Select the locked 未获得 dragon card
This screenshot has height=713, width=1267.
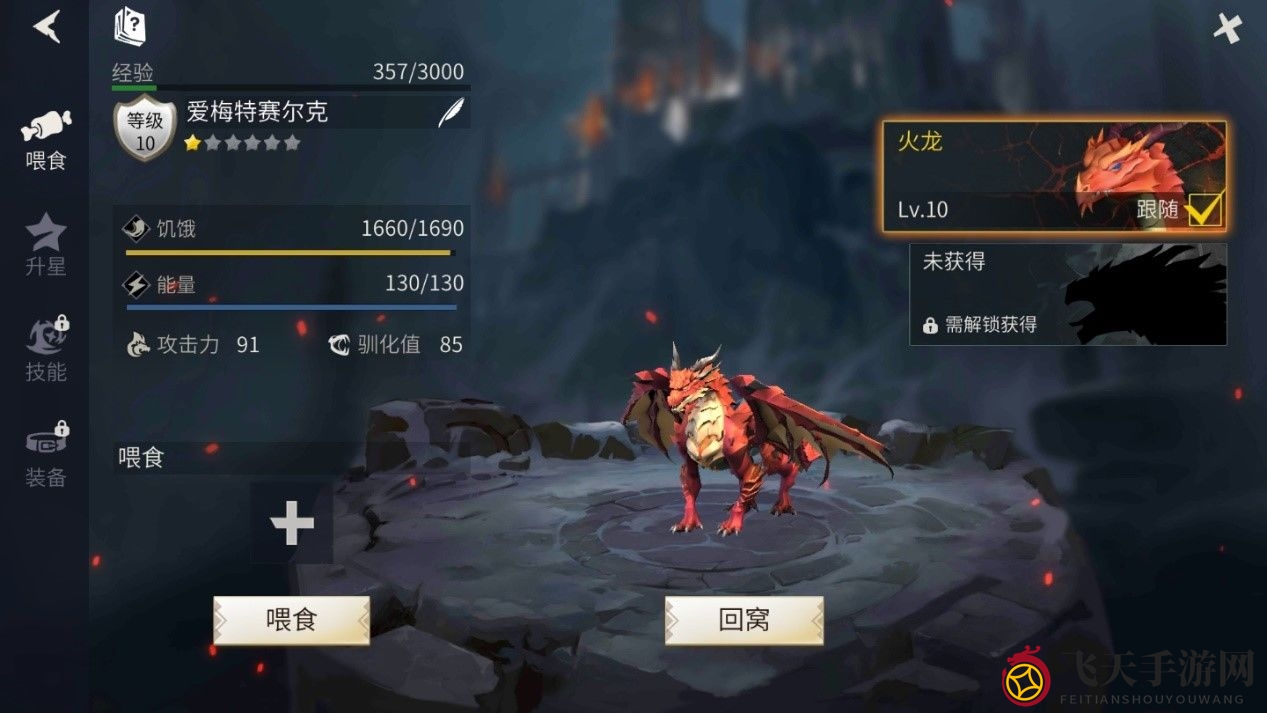pos(1067,294)
